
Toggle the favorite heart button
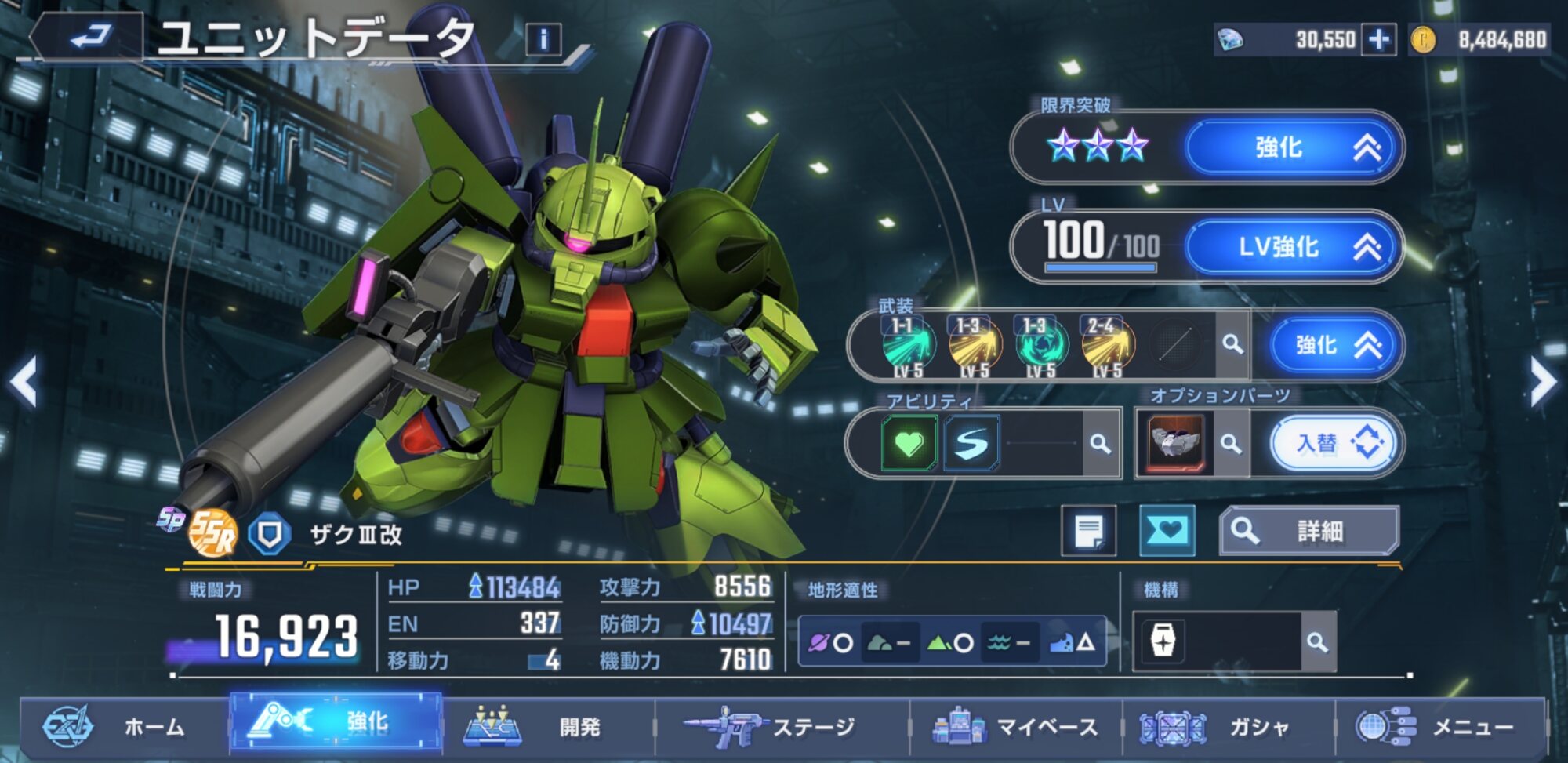(1167, 532)
